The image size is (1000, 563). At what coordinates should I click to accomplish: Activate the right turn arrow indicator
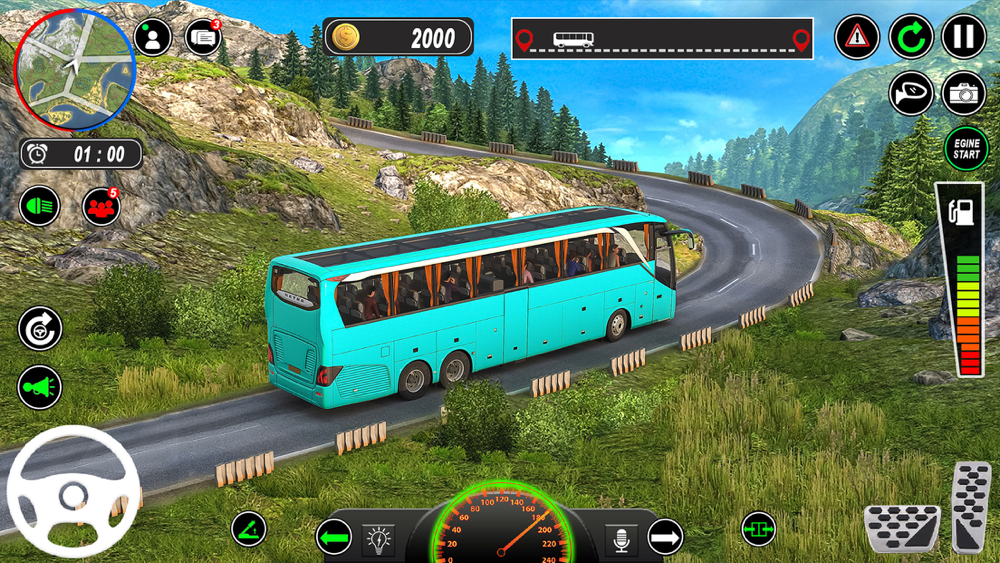[665, 539]
